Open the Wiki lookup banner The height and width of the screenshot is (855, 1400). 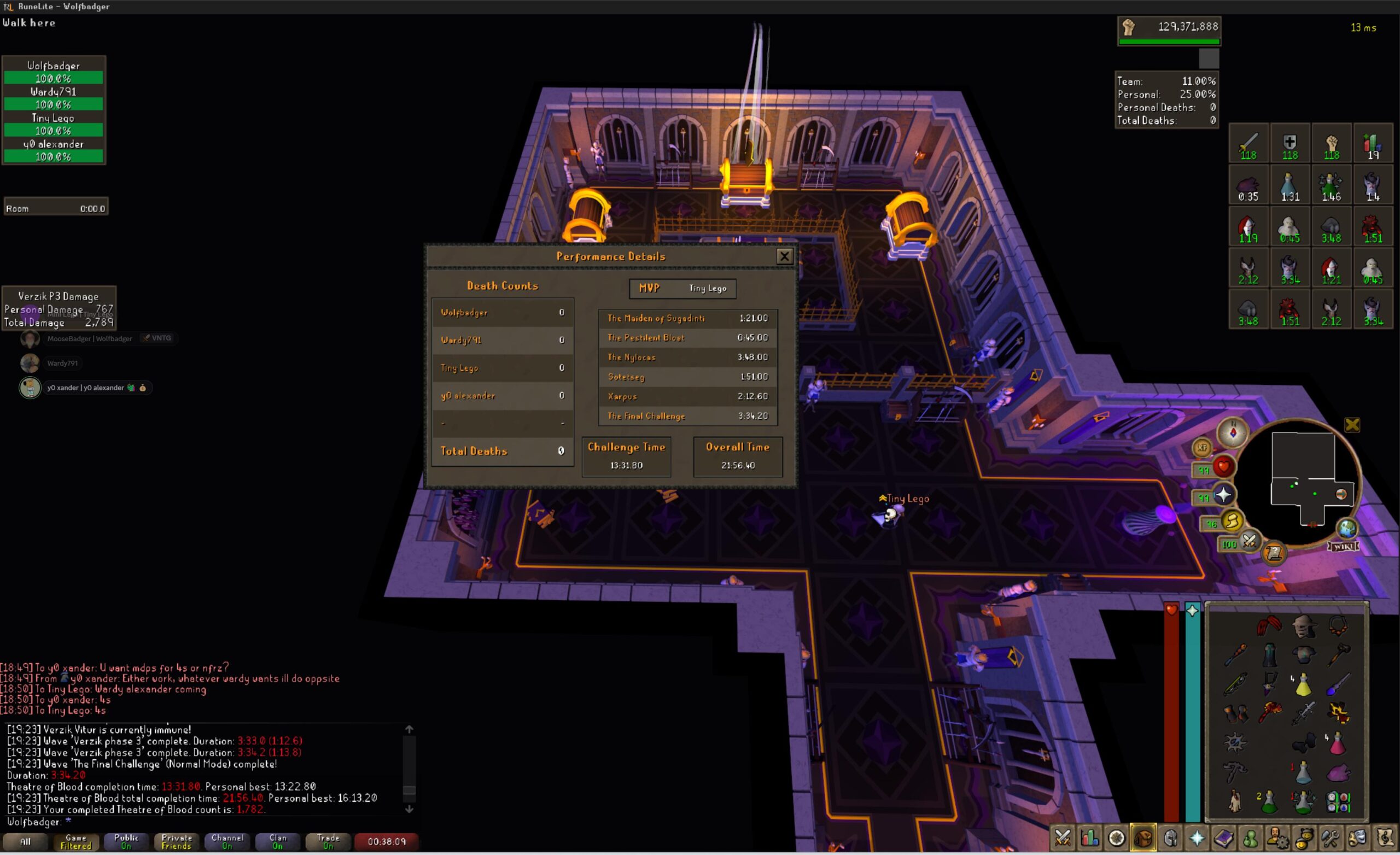[x=1343, y=546]
